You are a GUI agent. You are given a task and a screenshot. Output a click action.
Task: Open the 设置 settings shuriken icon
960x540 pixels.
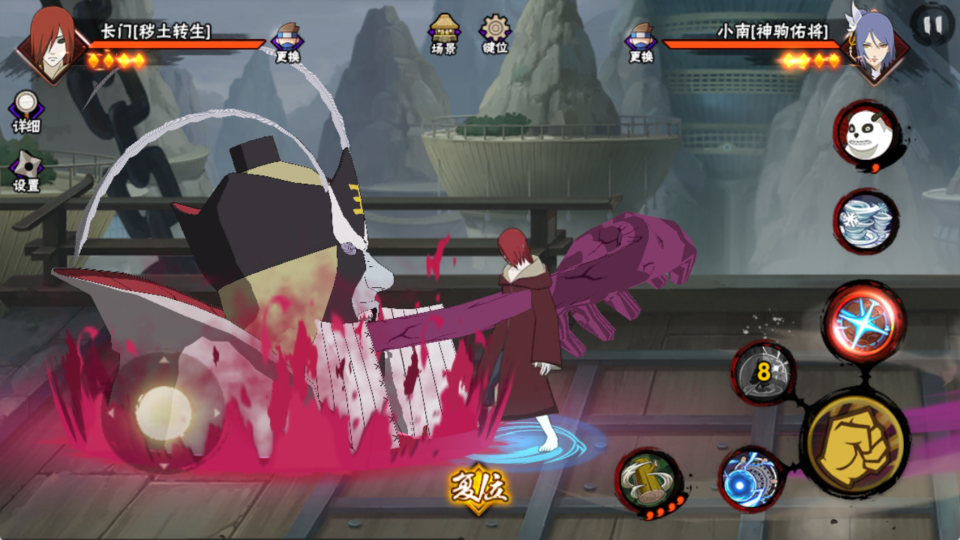tap(26, 171)
